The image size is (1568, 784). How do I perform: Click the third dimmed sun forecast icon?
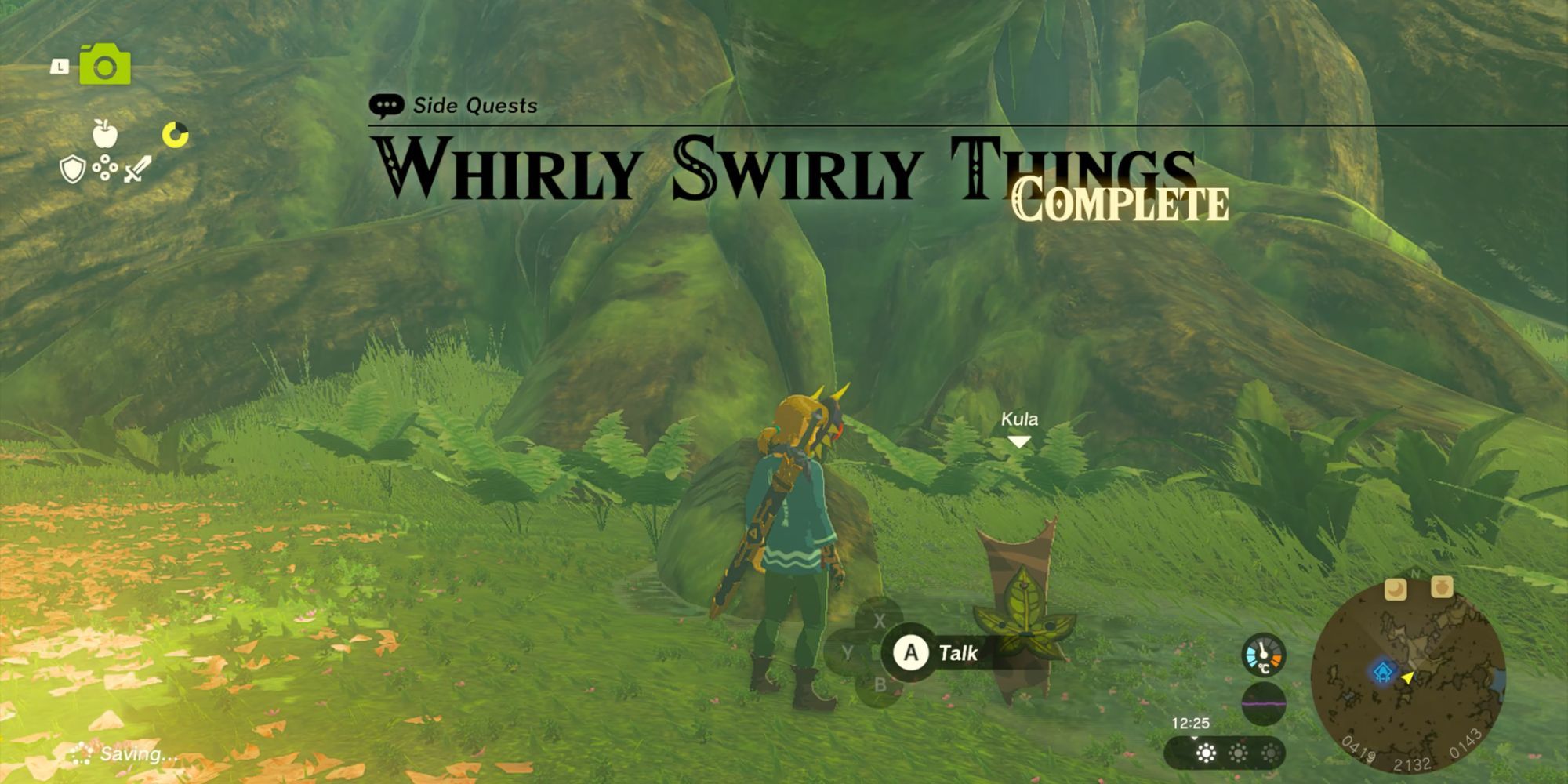coord(1272,753)
